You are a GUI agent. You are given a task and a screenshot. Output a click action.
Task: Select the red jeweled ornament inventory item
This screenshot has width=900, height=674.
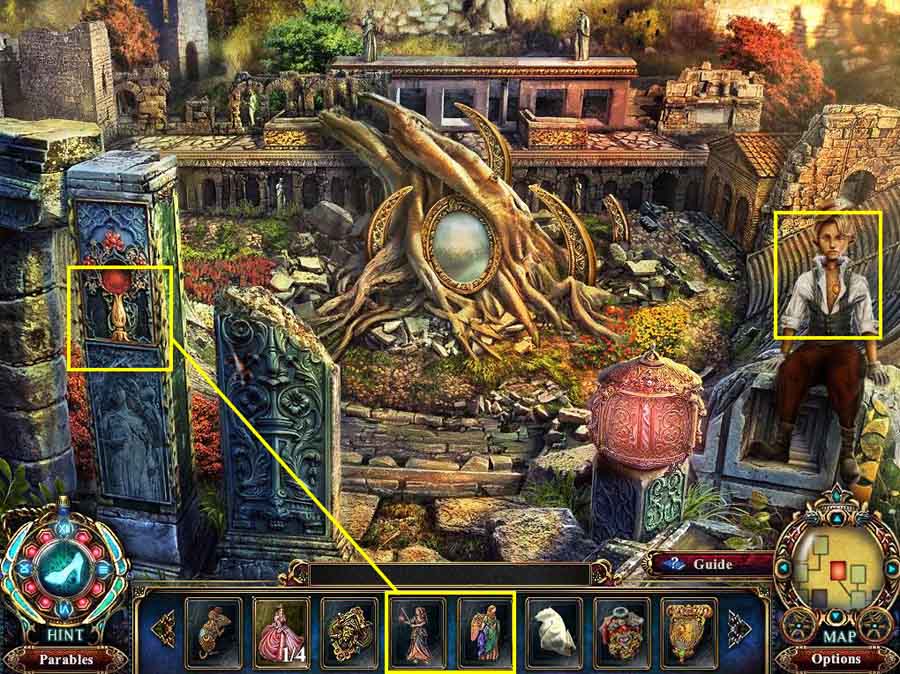click(x=621, y=631)
